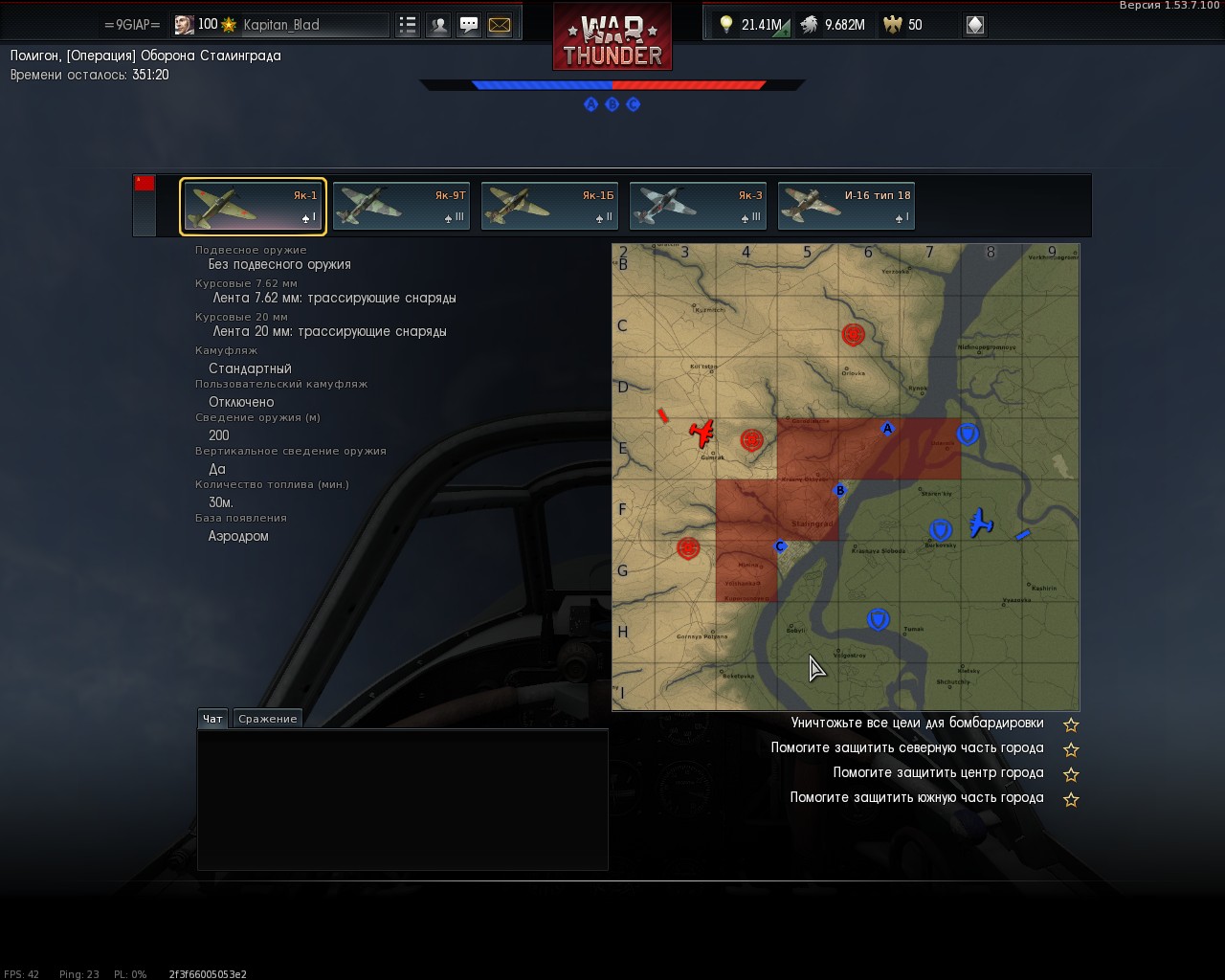Open the contacts person icon
The height and width of the screenshot is (980, 1225).
pyautogui.click(x=438, y=25)
